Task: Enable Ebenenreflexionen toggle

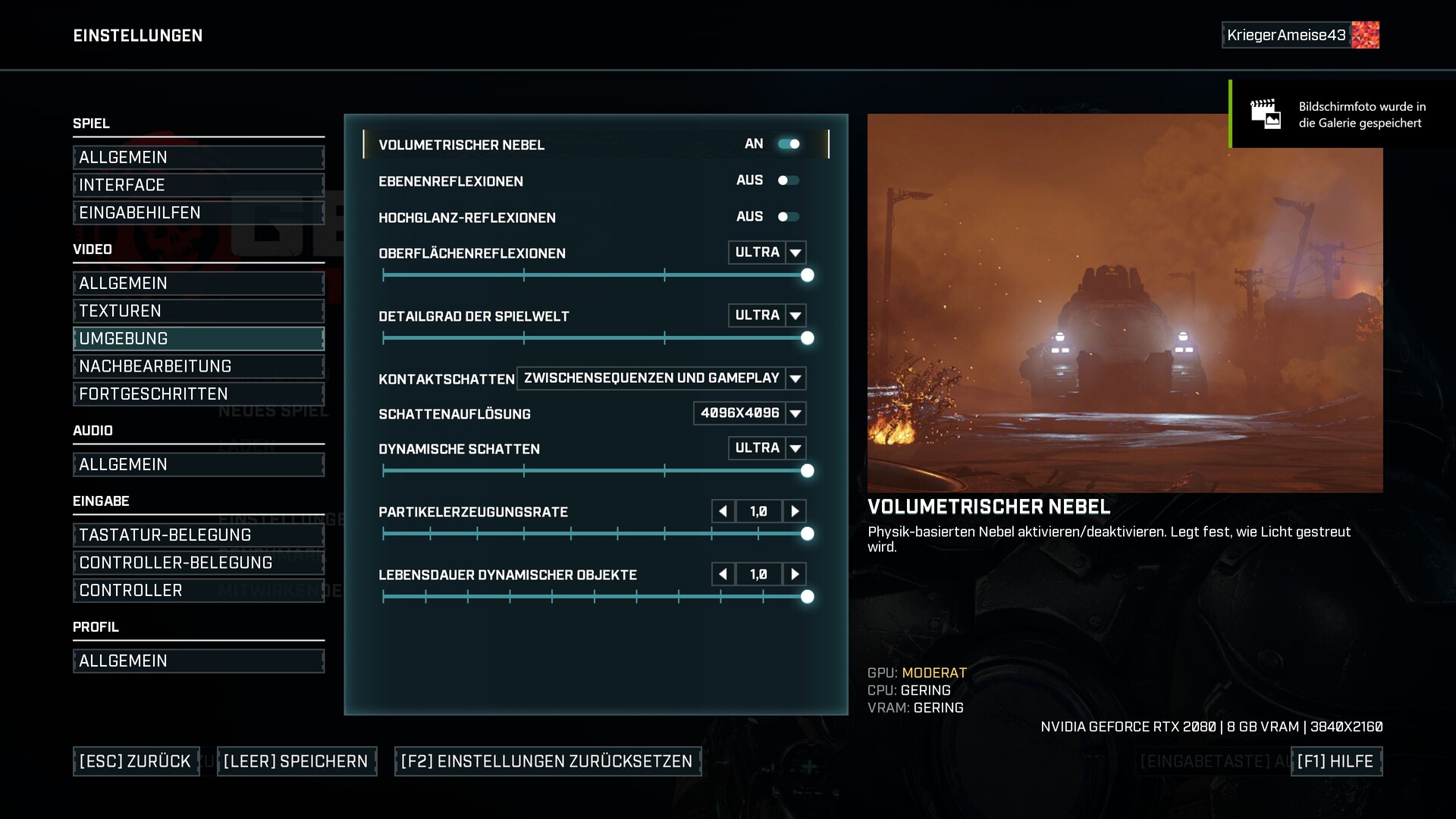Action: [789, 180]
